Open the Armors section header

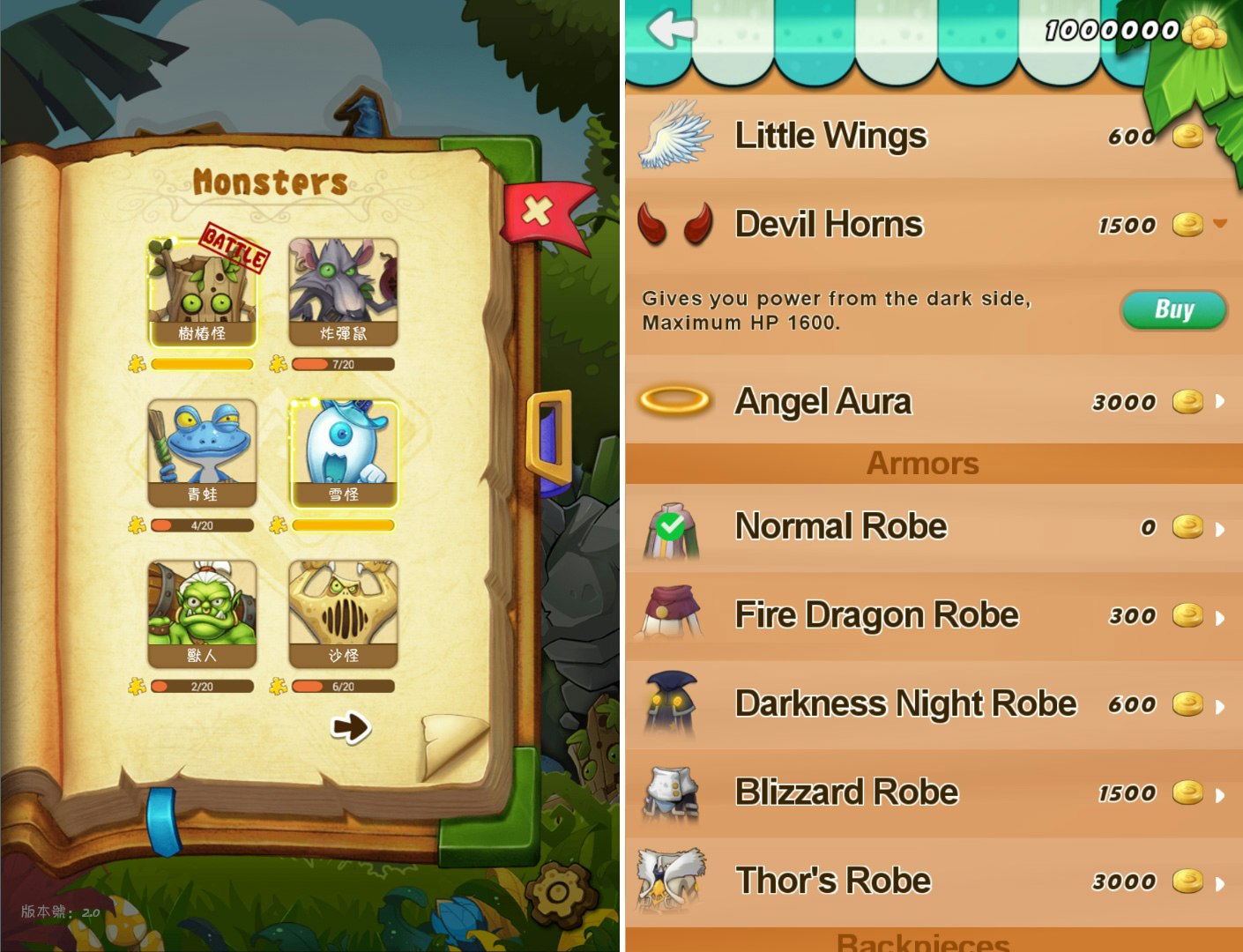[x=923, y=463]
